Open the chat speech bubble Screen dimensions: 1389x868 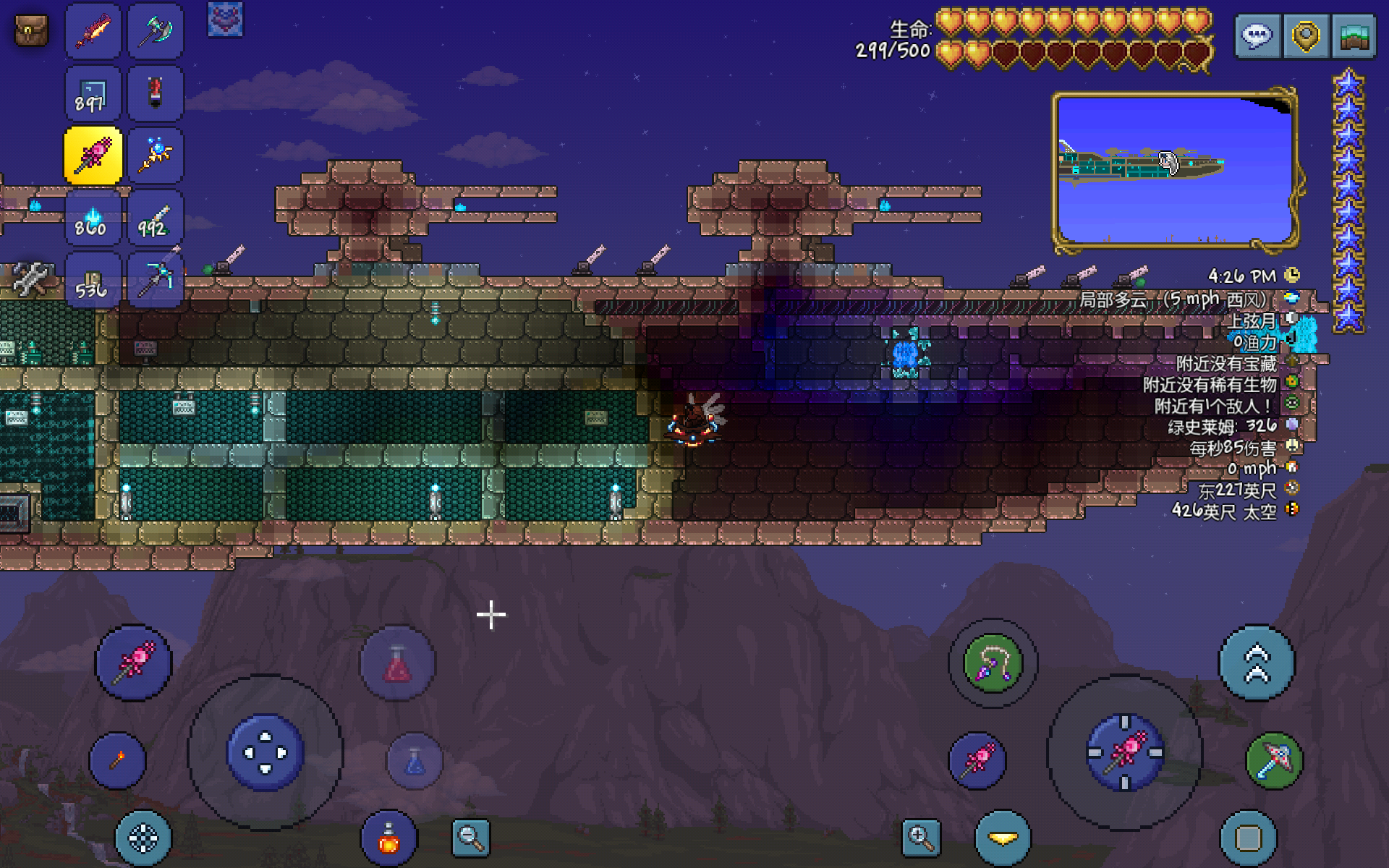click(1257, 35)
